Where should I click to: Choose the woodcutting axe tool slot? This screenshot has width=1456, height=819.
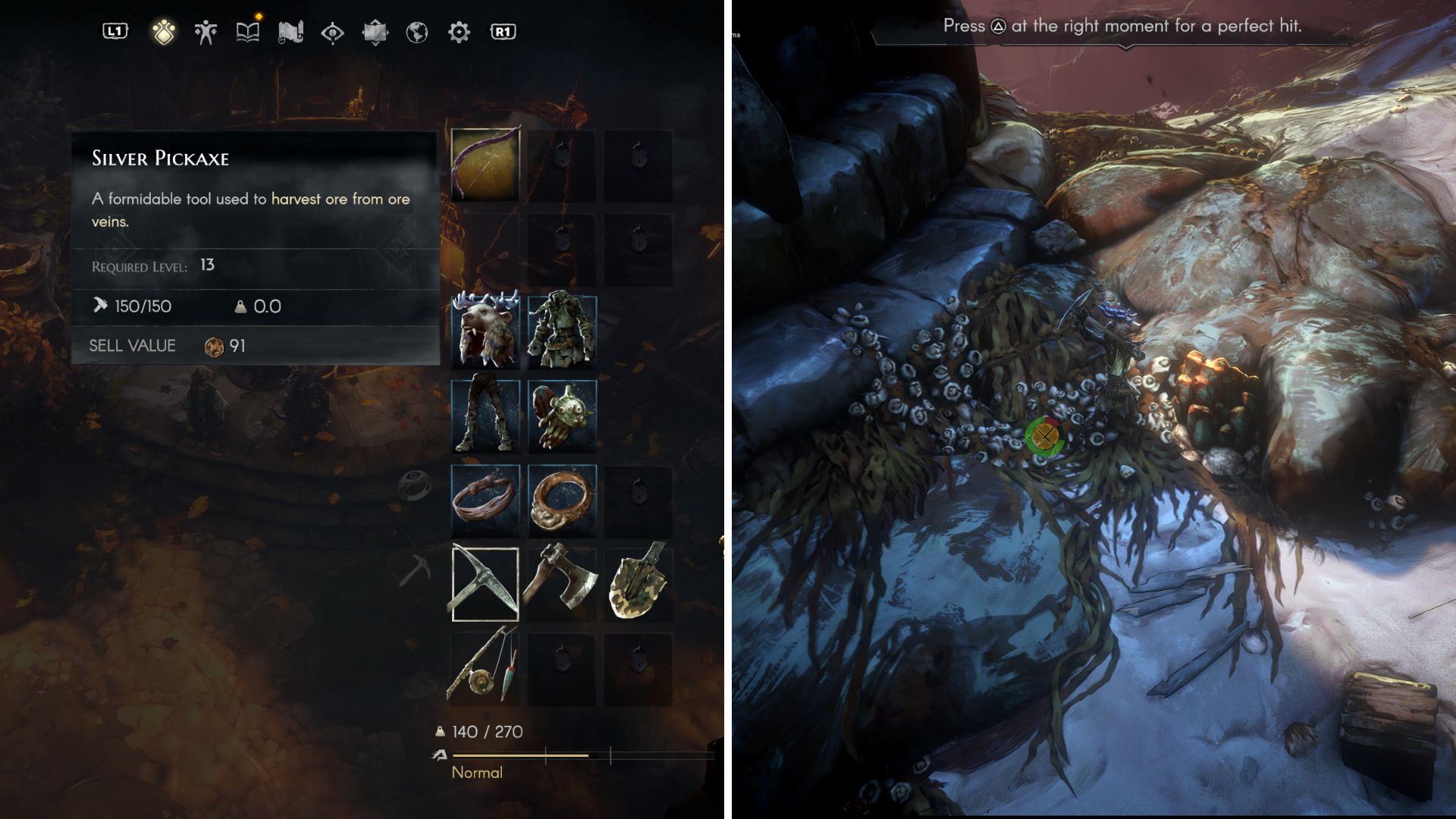tap(562, 584)
